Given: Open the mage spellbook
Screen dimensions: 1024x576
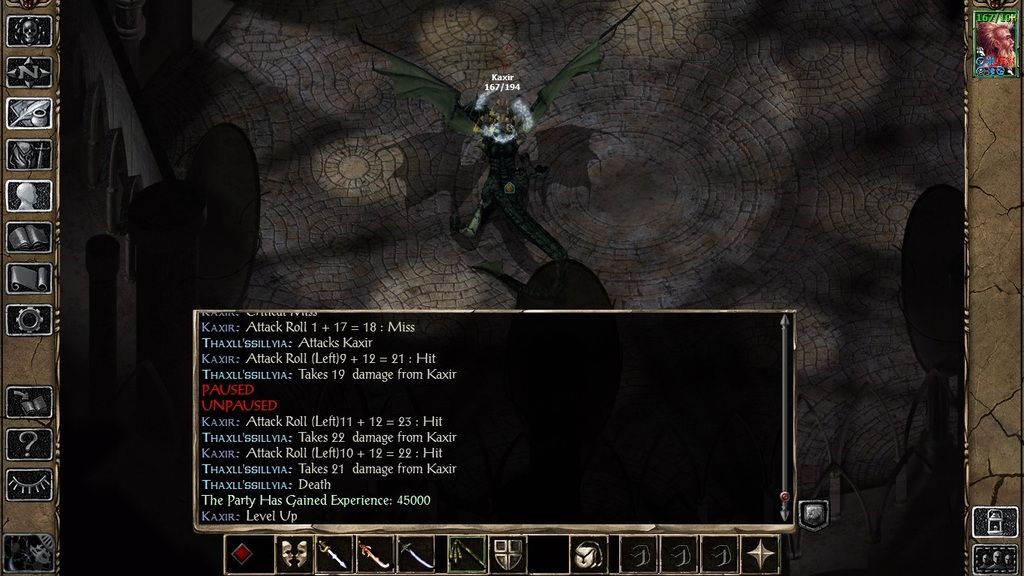Looking at the screenshot, I should pyautogui.click(x=29, y=237).
